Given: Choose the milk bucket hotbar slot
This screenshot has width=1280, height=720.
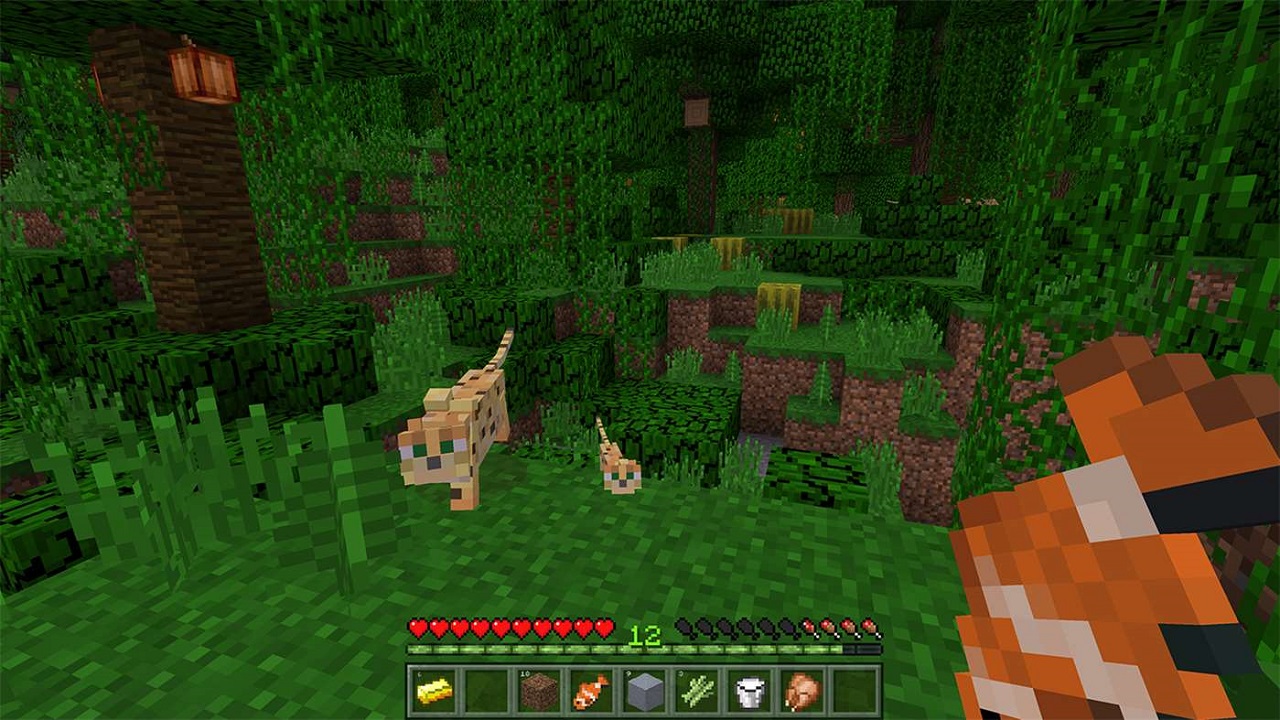Looking at the screenshot, I should click(x=748, y=690).
